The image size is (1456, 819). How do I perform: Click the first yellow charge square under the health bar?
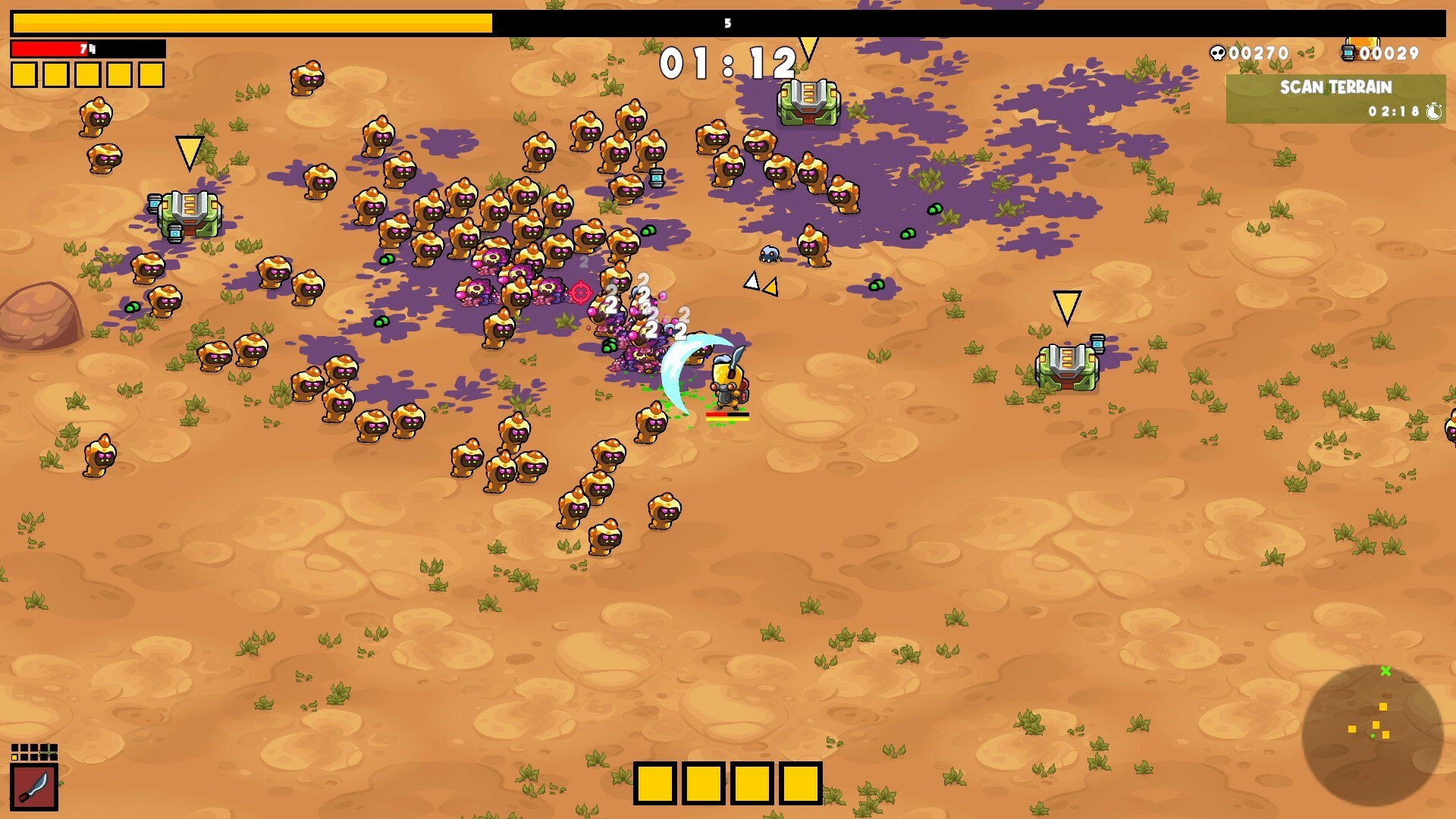(23, 74)
